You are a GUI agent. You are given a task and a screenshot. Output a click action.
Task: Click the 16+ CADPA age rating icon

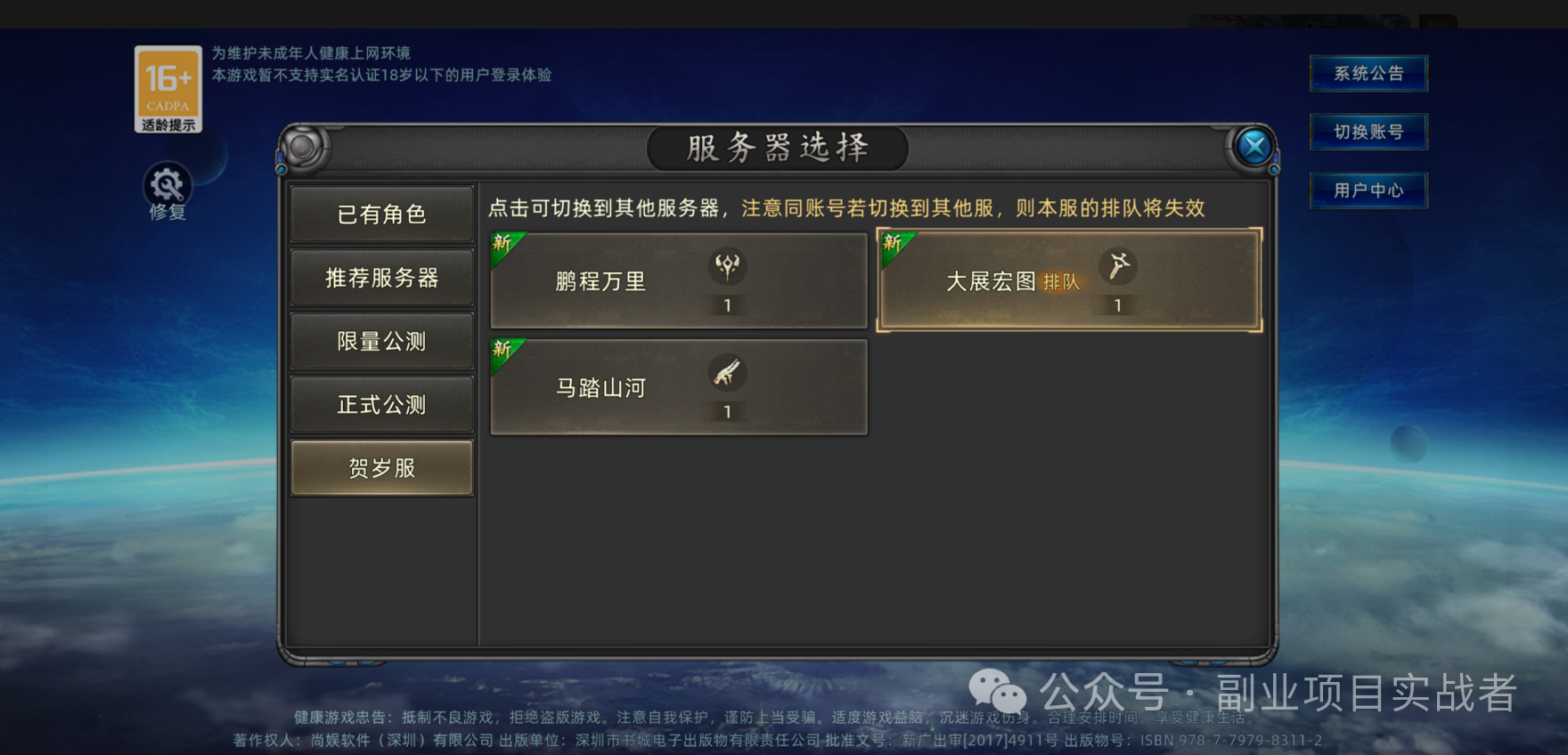pyautogui.click(x=167, y=85)
